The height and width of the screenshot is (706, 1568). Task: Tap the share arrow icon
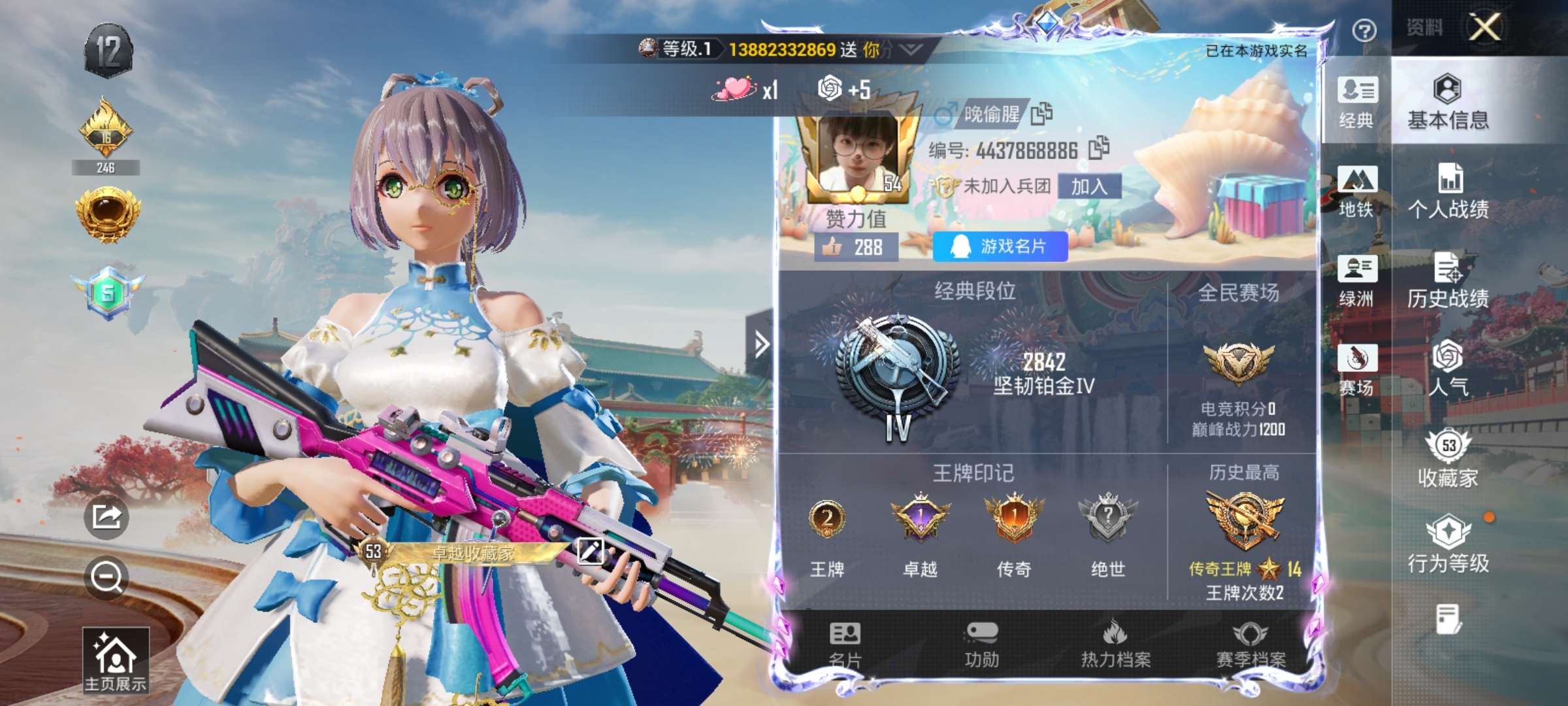pyautogui.click(x=106, y=517)
